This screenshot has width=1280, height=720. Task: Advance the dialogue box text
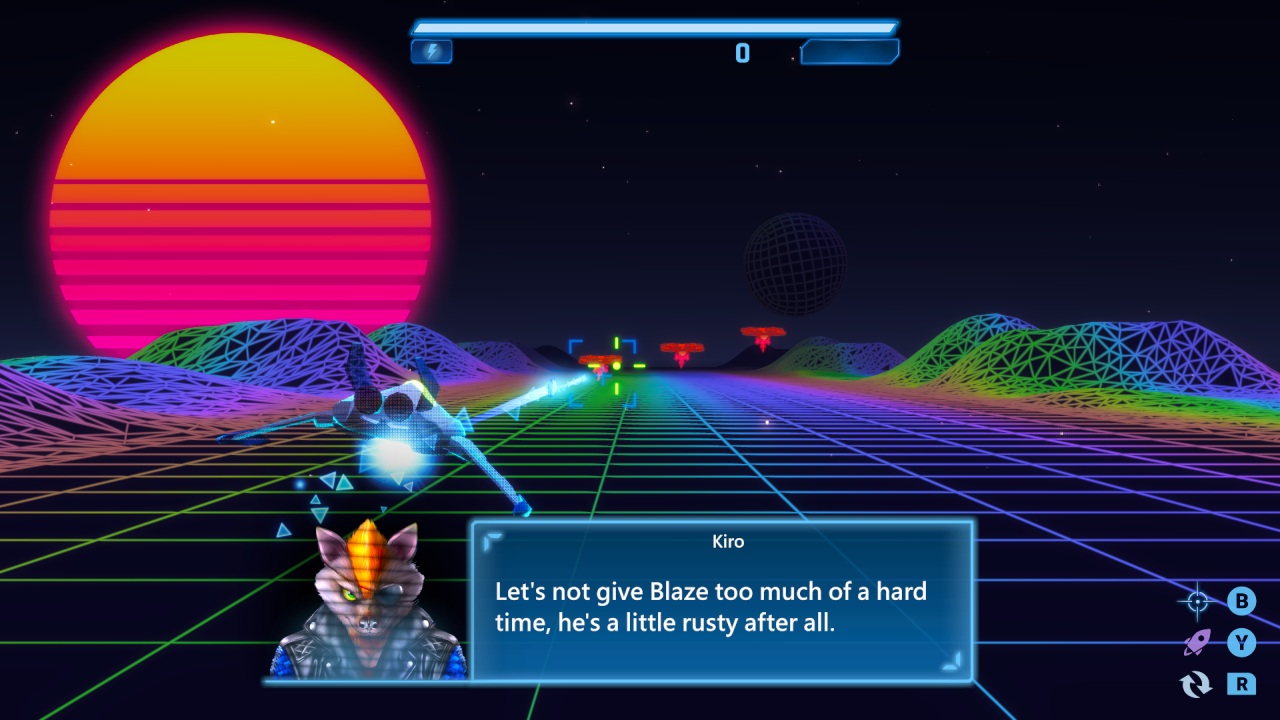[x=728, y=605]
